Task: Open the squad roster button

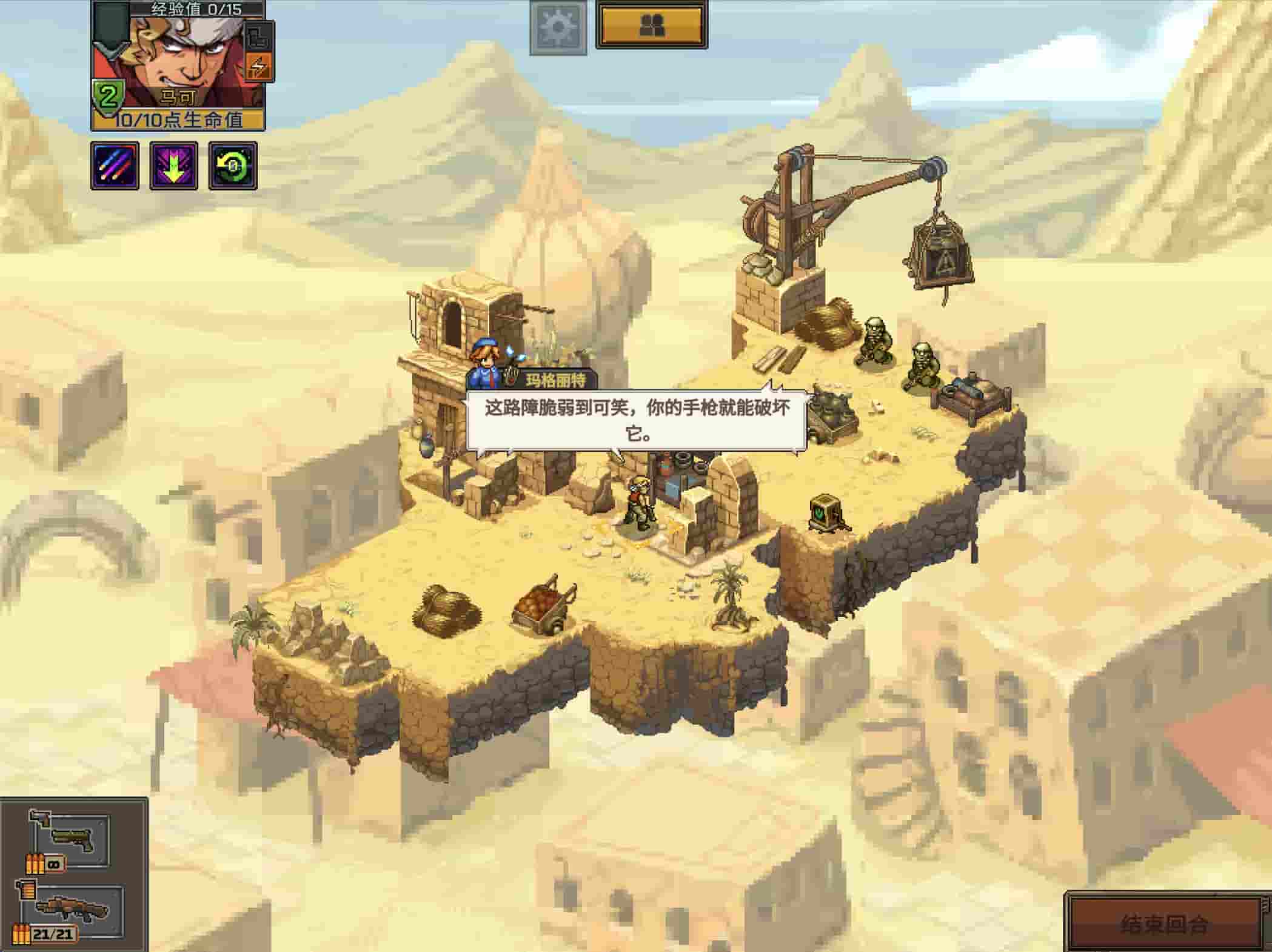Action: pos(652,25)
